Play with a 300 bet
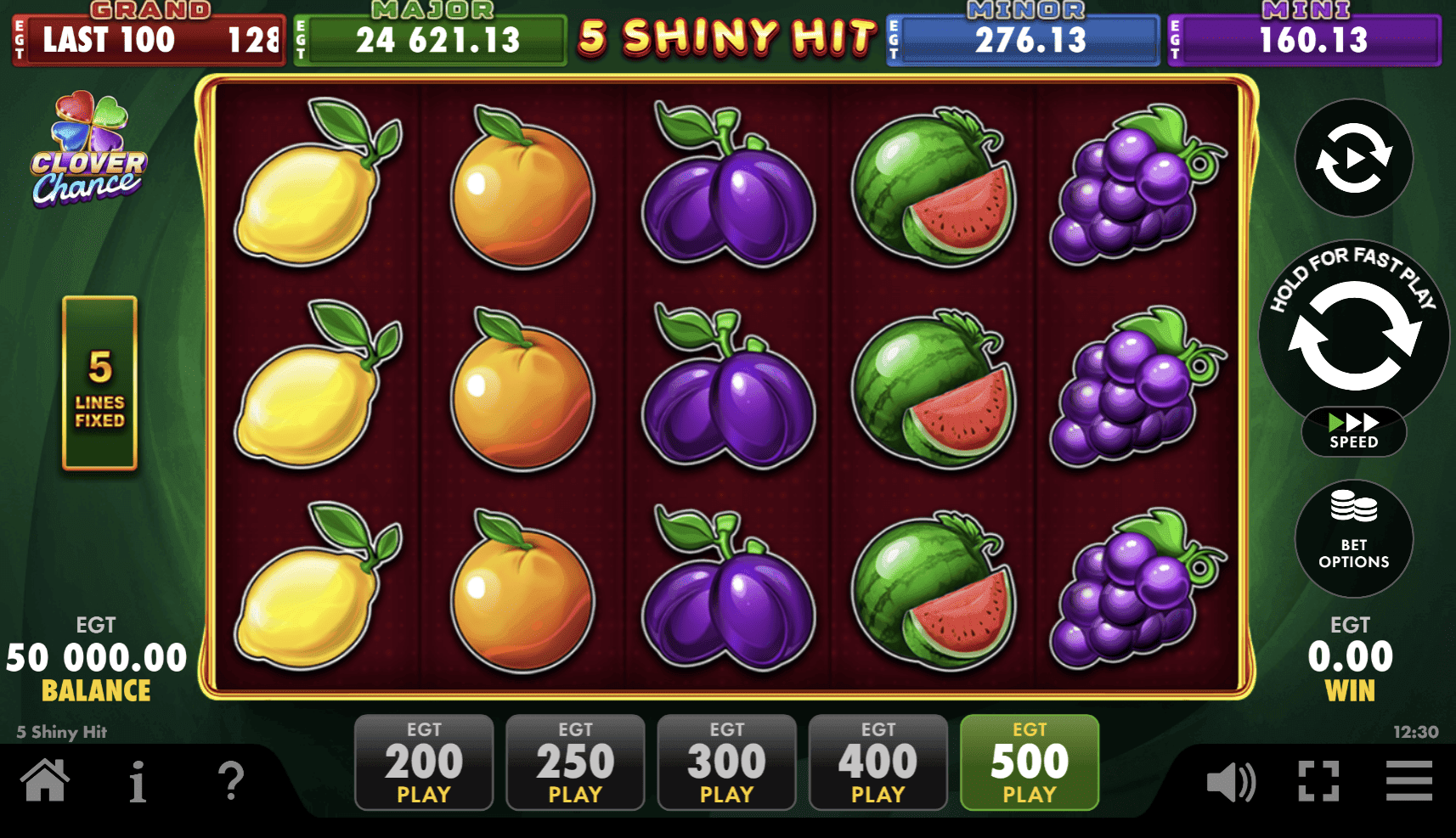Image resolution: width=1456 pixels, height=838 pixels. click(x=726, y=762)
